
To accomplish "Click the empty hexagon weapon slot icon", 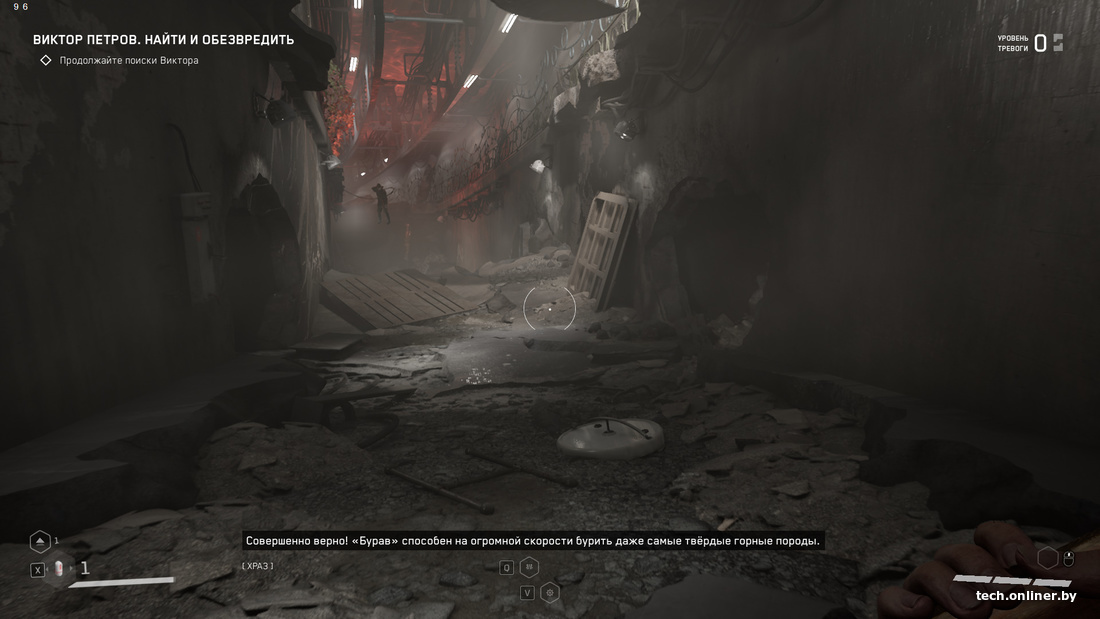I will tap(1047, 558).
